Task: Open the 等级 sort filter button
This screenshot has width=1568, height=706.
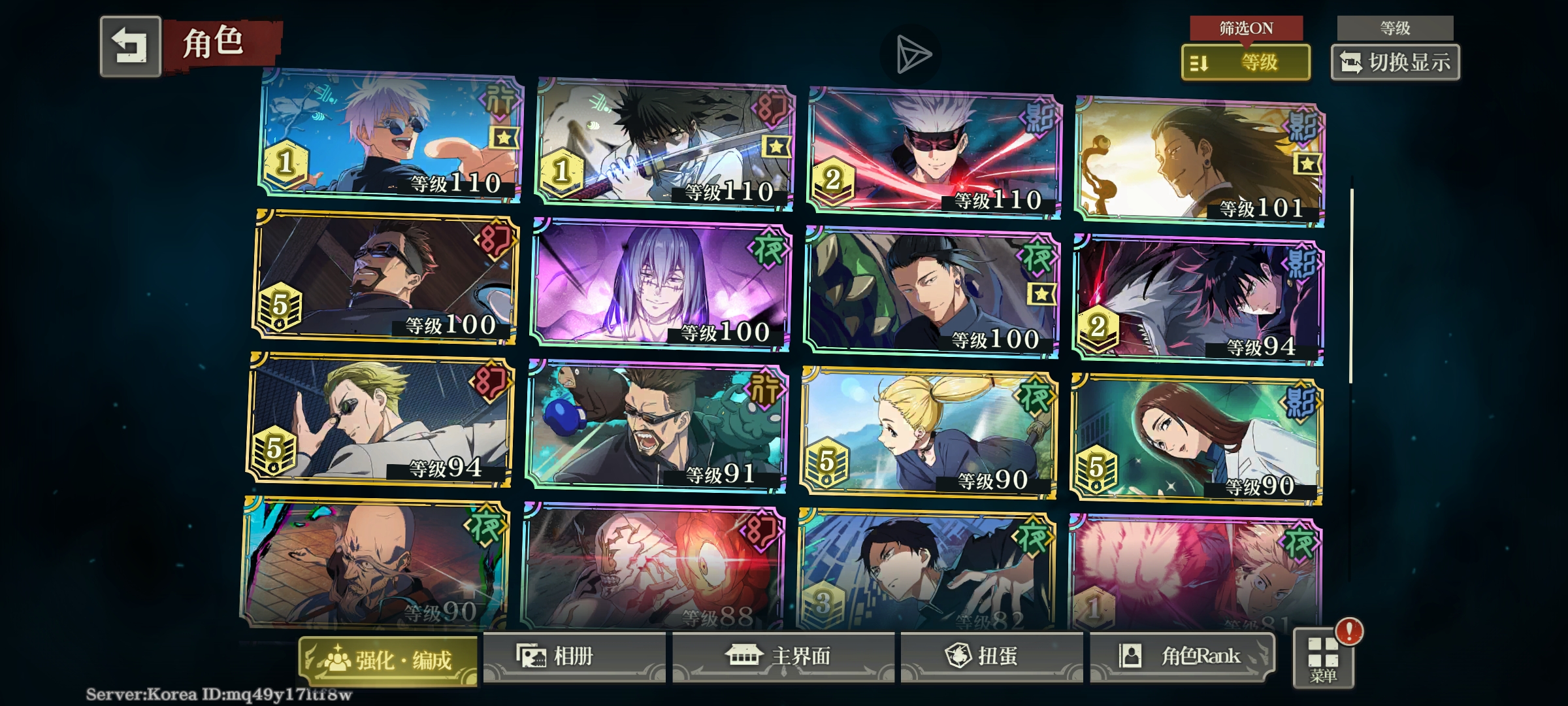Action: tap(1245, 63)
